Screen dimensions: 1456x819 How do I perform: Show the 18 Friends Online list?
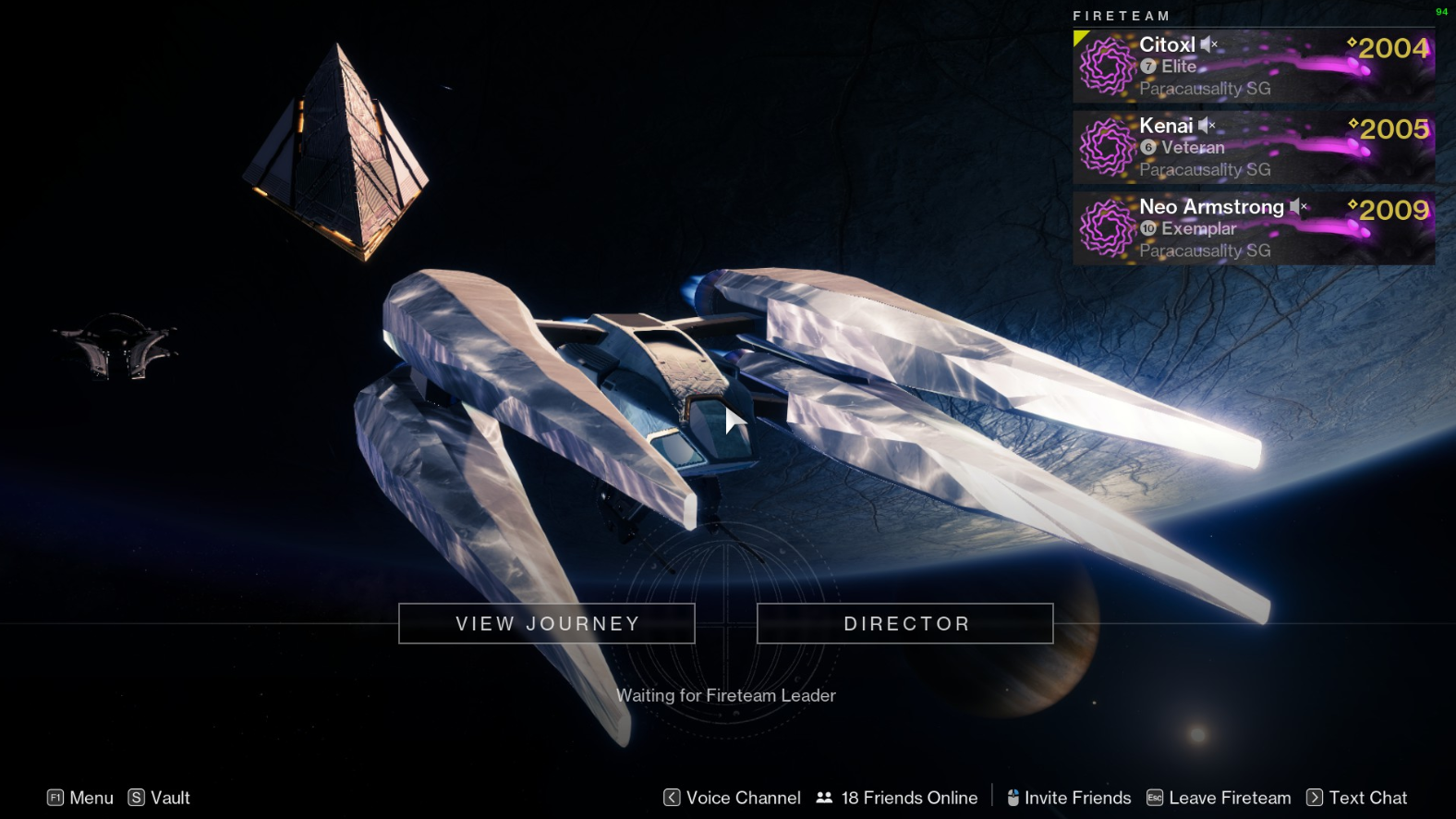coord(897,798)
